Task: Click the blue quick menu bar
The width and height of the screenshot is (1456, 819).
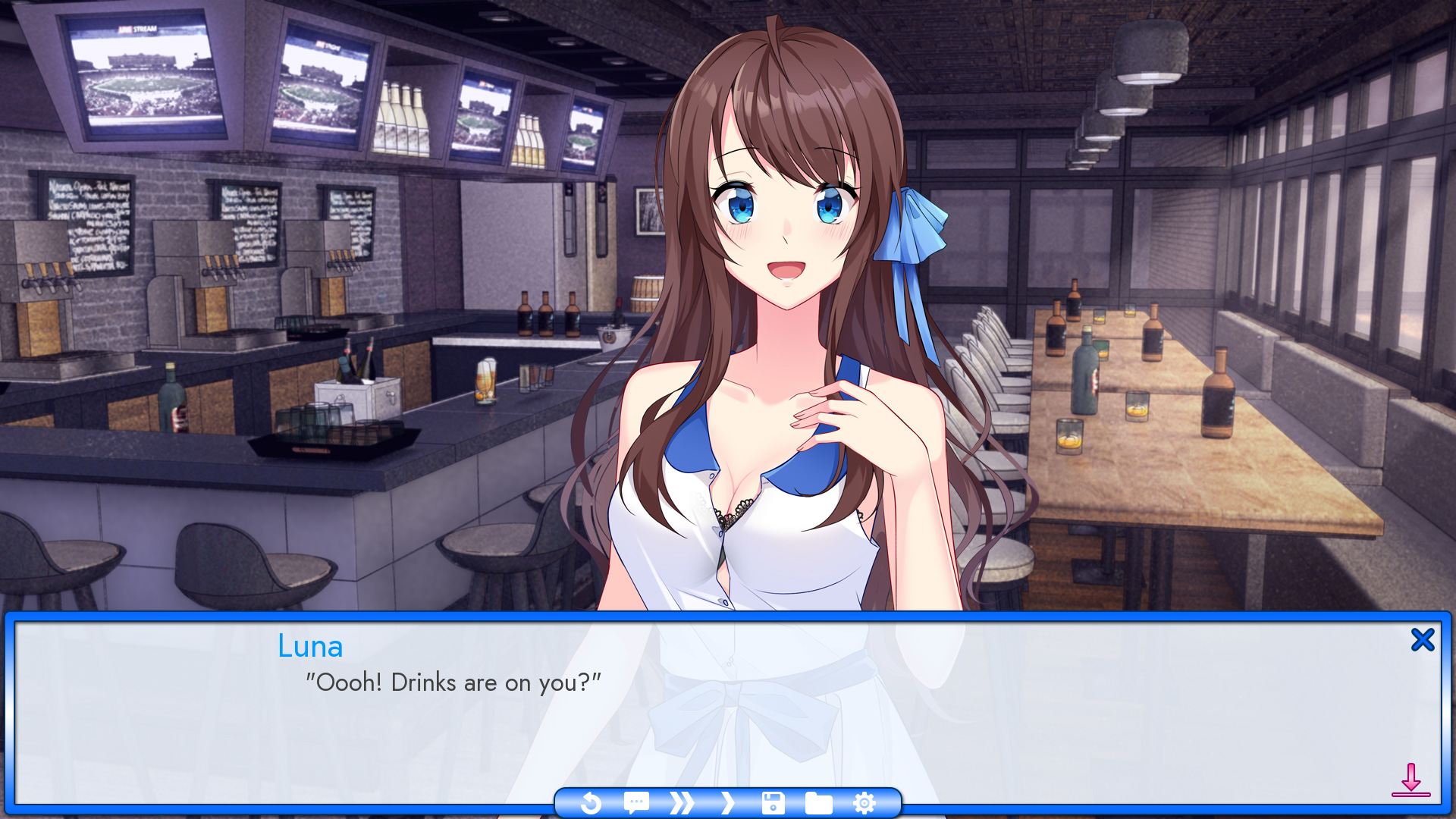Action: [728, 802]
